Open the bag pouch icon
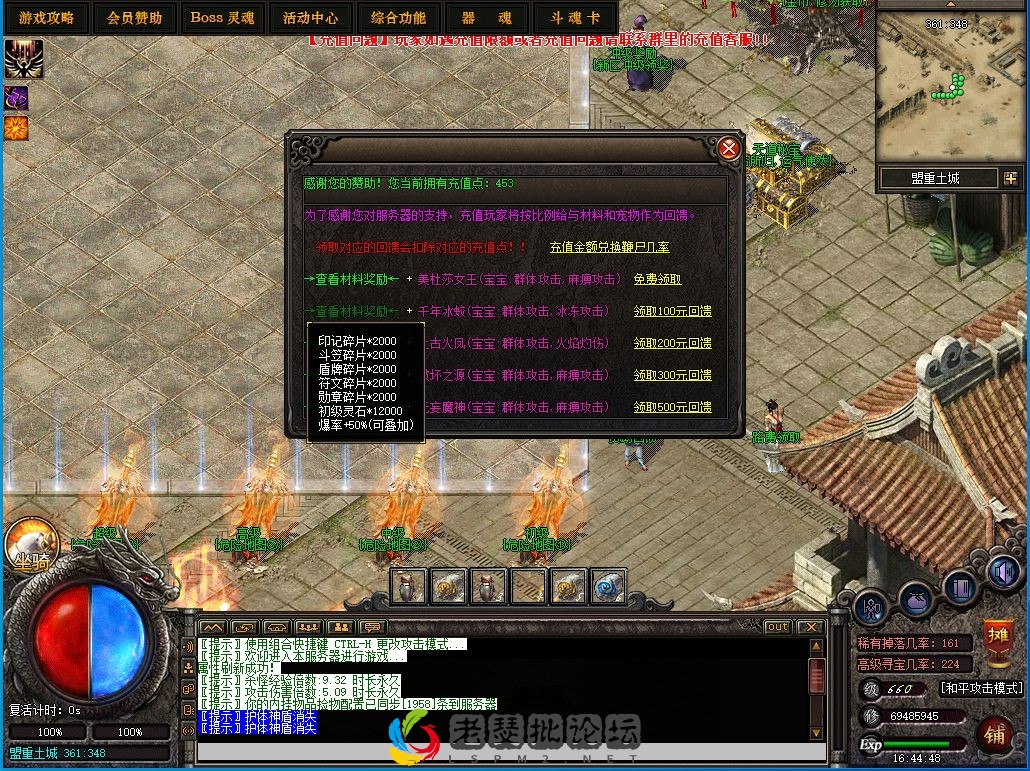Viewport: 1030px width, 771px height. (915, 599)
